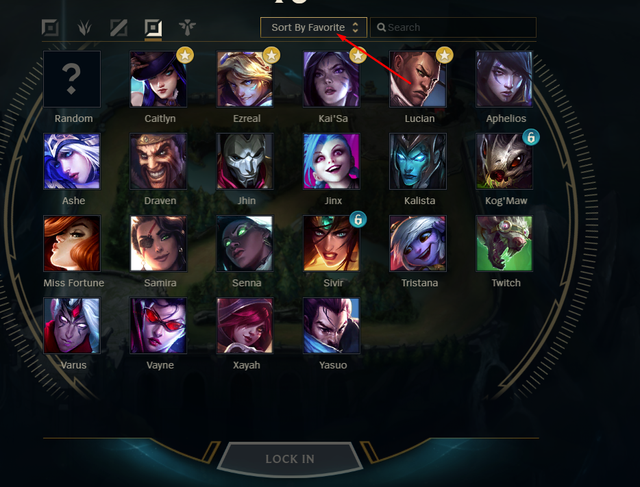This screenshot has height=487, width=640.
Task: Select Draven from the grid
Action: click(x=158, y=161)
